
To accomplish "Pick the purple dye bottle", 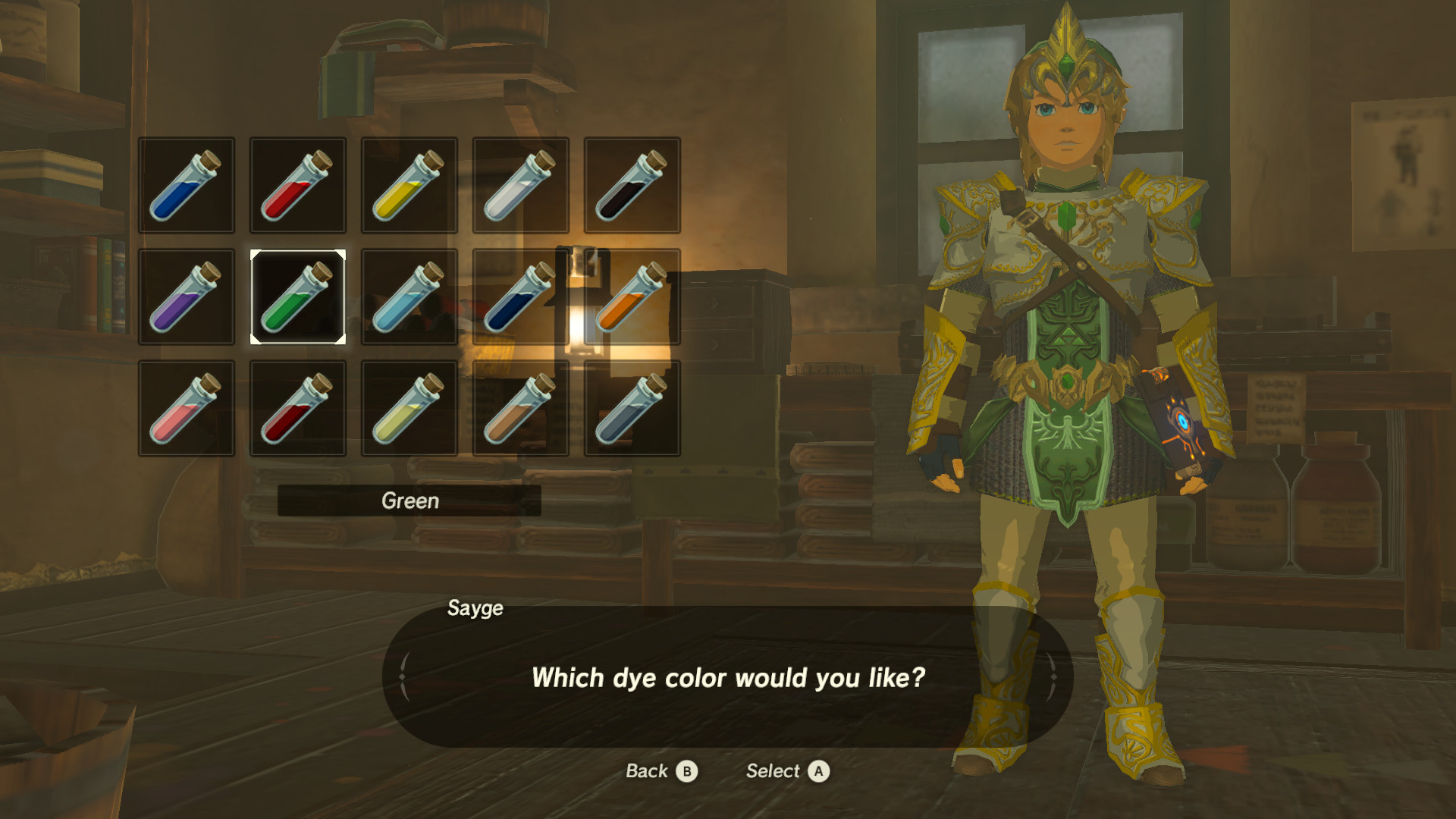I will tap(186, 296).
